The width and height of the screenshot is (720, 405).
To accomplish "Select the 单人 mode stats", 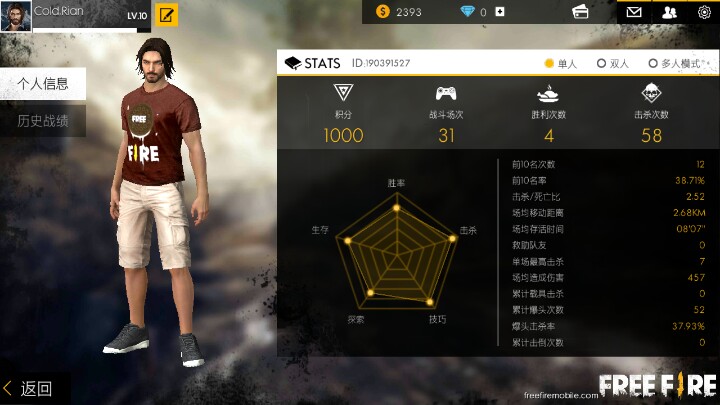I will pos(561,63).
